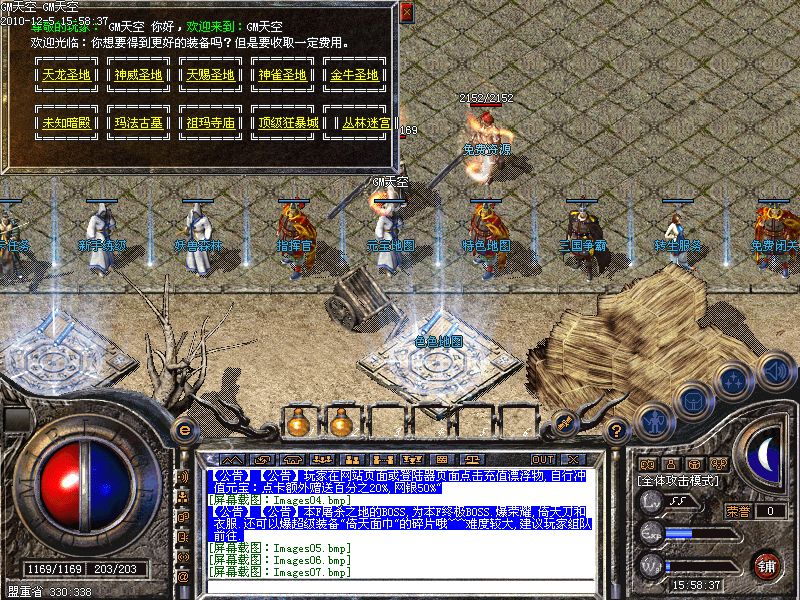Click the chat input field
800x600 pixels.
[x=400, y=587]
